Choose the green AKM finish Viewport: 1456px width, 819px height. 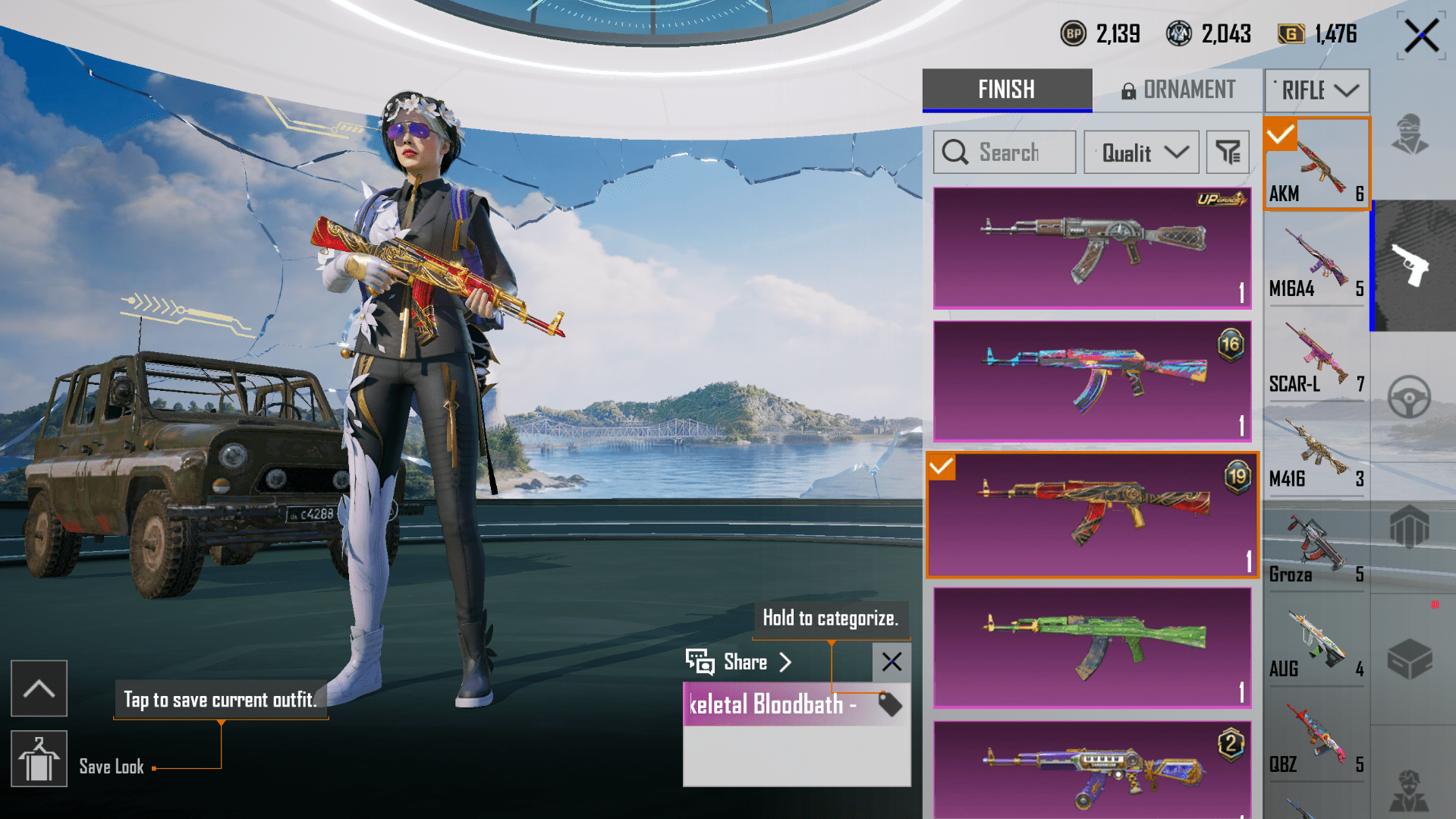(1092, 647)
